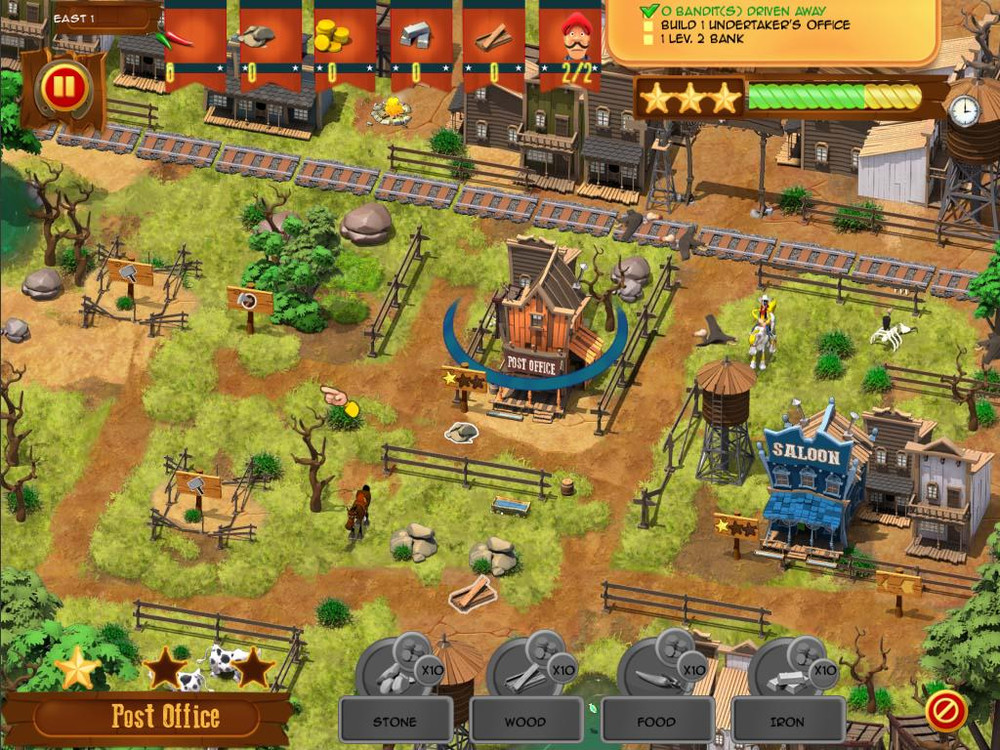This screenshot has width=1000, height=750.
Task: Pick the Food production button
Action: 657,720
